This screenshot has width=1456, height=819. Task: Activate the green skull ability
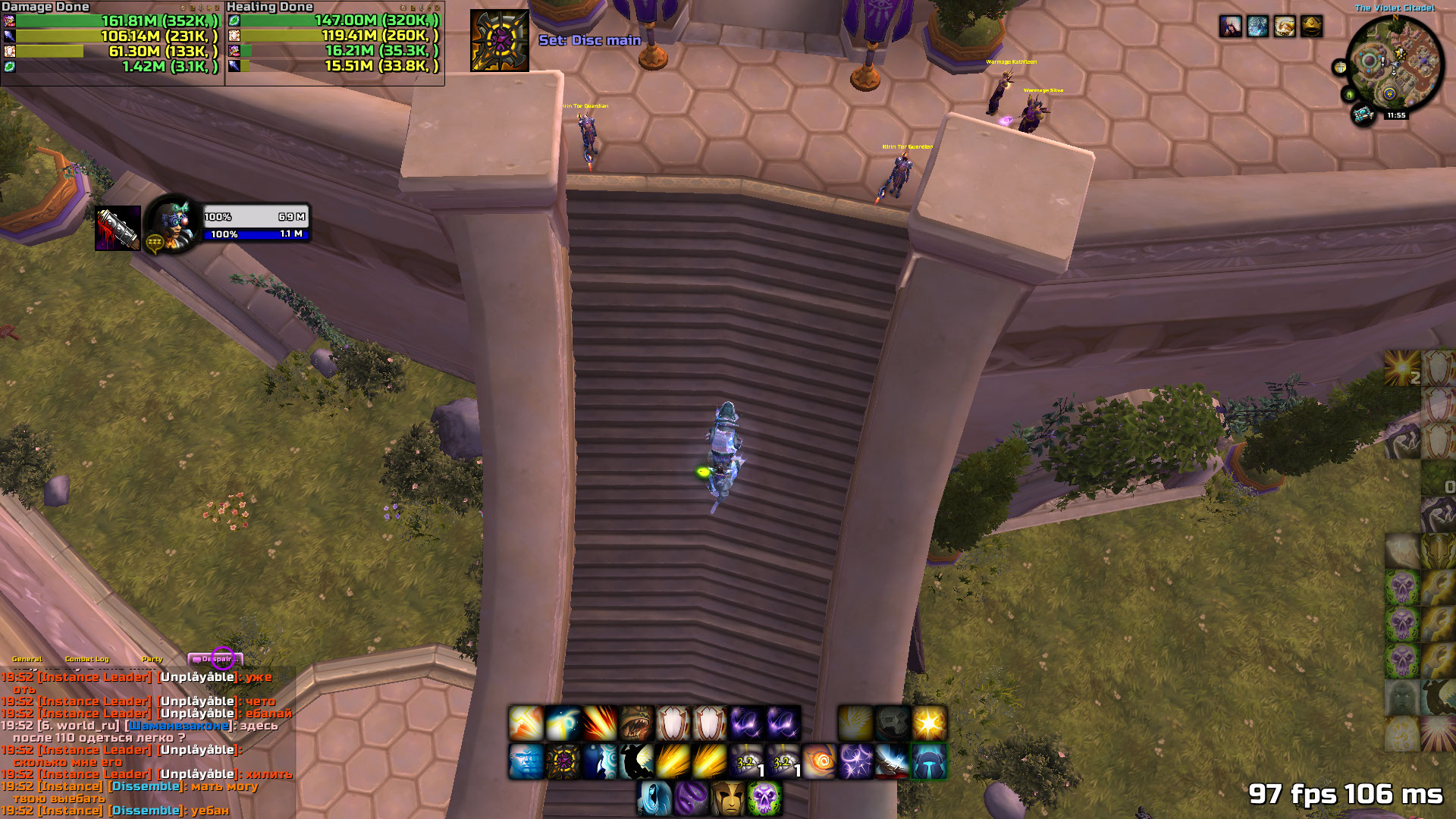(x=764, y=799)
